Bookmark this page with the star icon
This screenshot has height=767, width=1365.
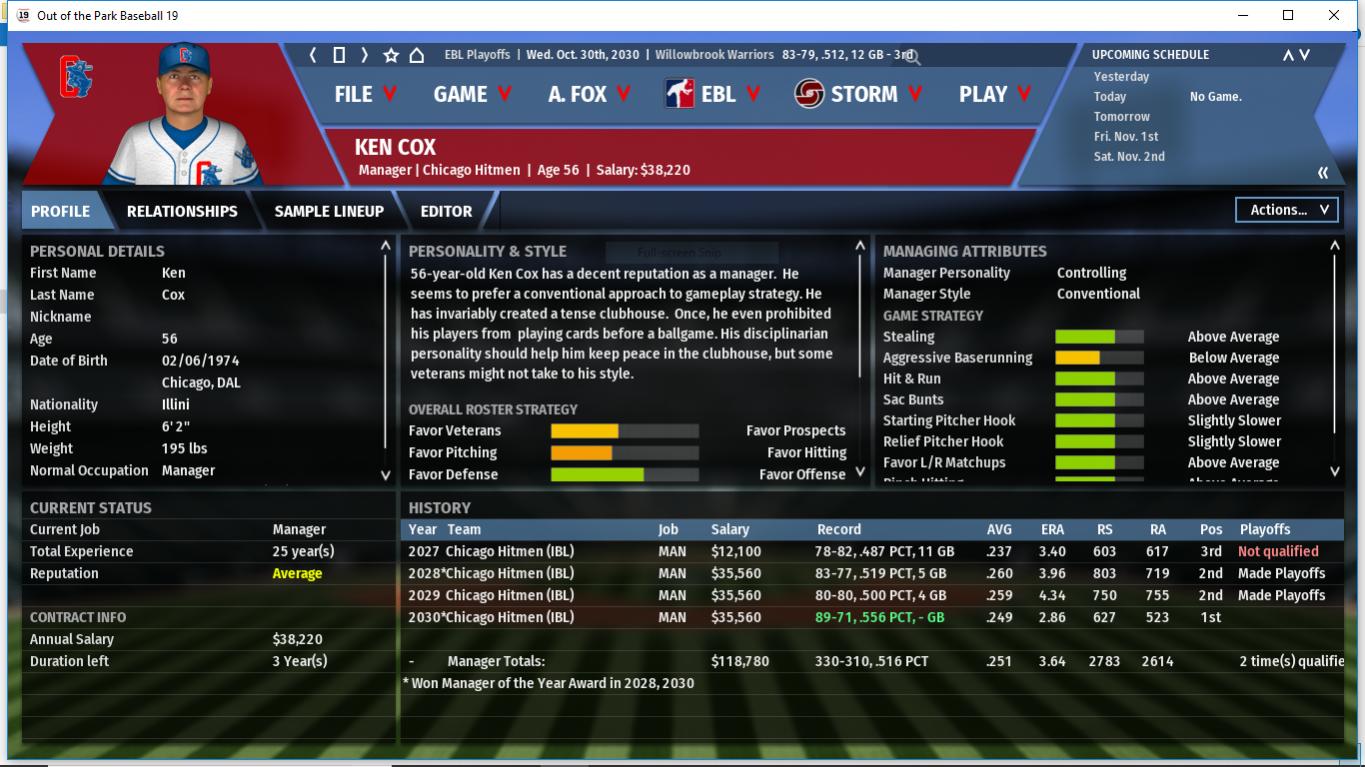tap(391, 55)
